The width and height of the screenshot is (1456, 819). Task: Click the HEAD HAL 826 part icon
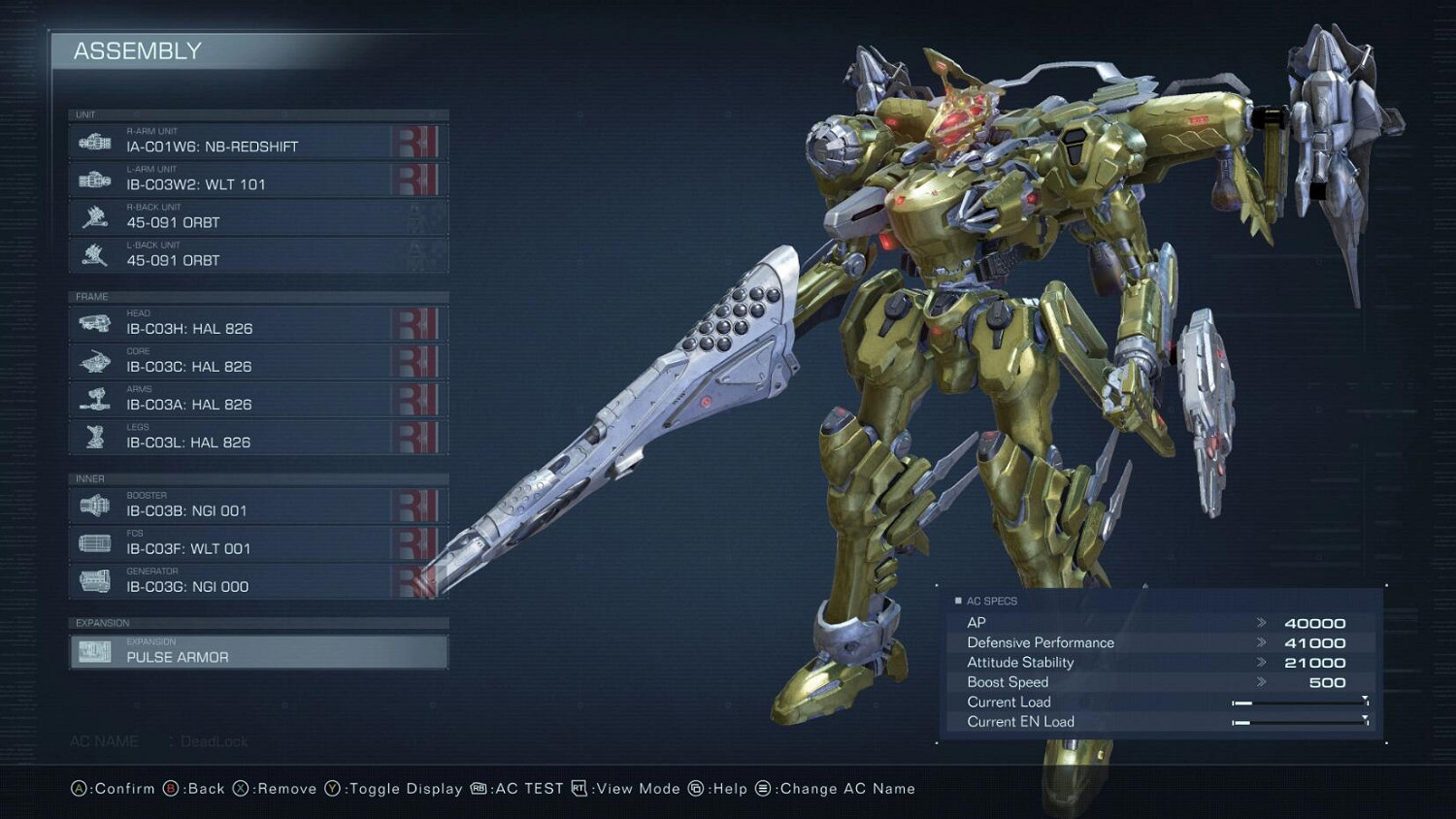pos(93,322)
